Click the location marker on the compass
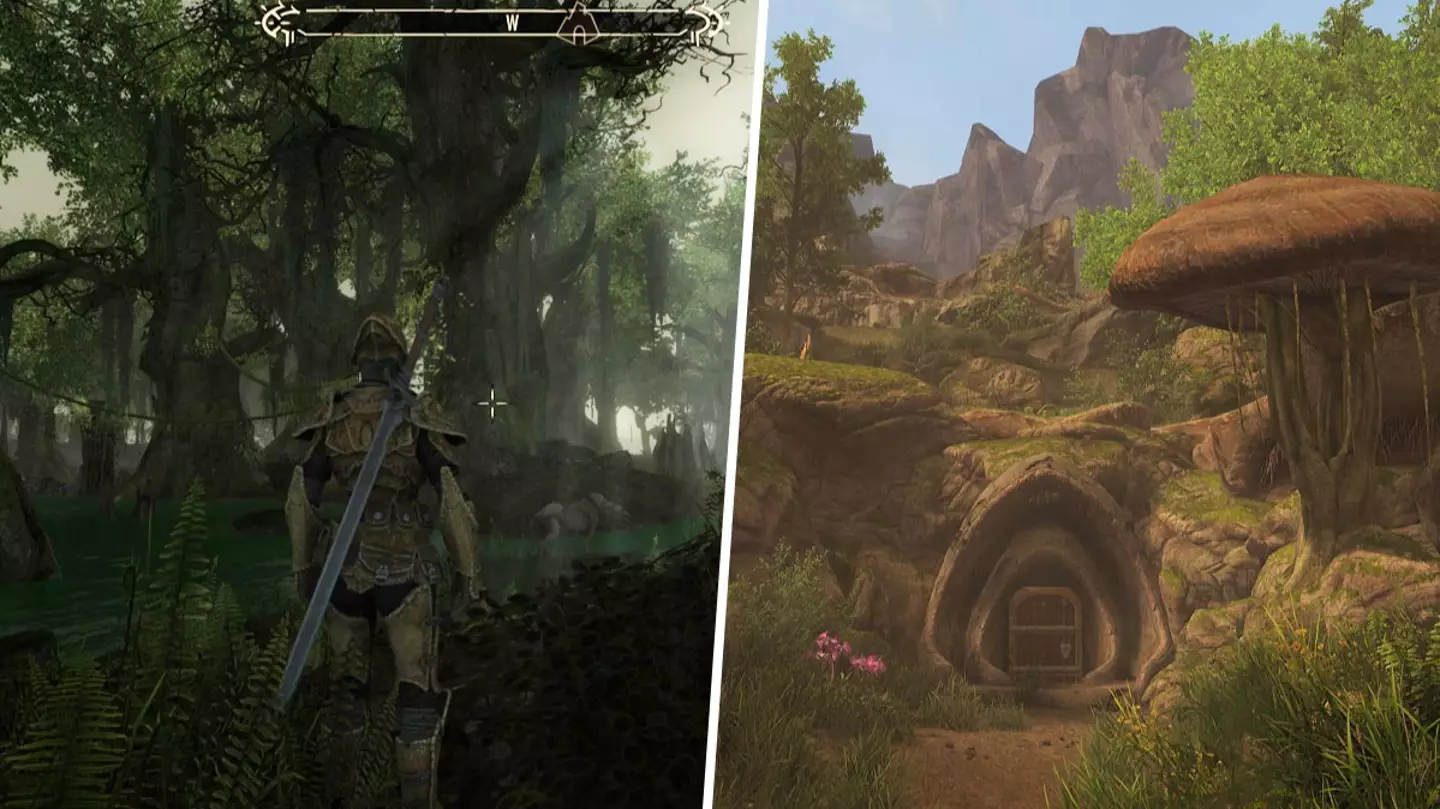Image resolution: width=1440 pixels, height=809 pixels. (x=578, y=23)
